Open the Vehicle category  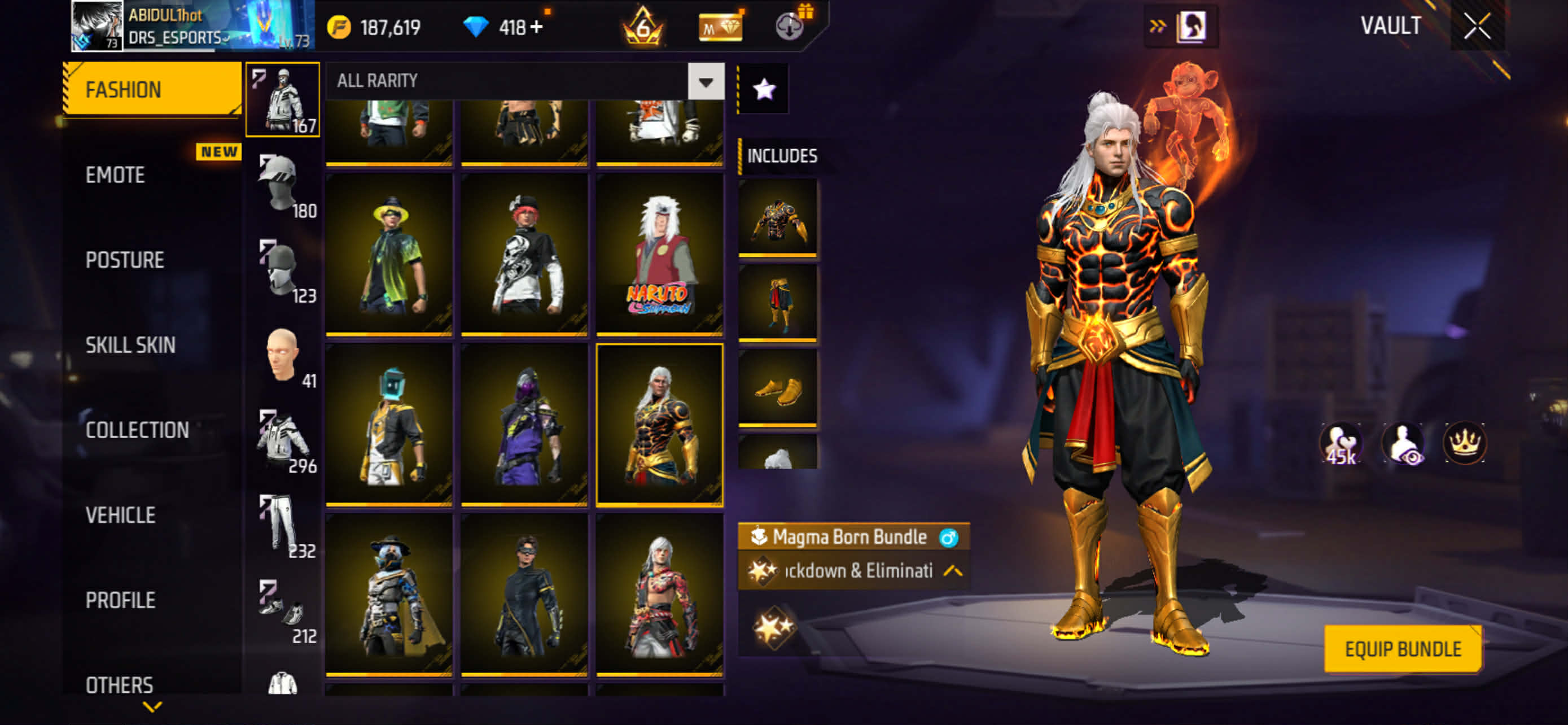click(121, 516)
